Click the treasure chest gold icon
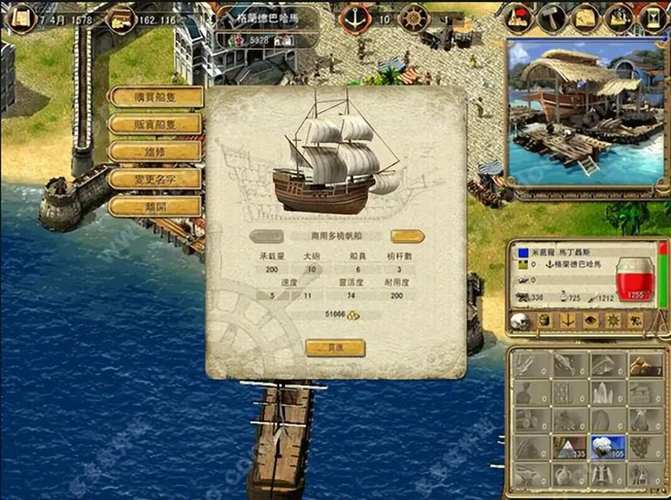This screenshot has width=671, height=500. tap(122, 18)
